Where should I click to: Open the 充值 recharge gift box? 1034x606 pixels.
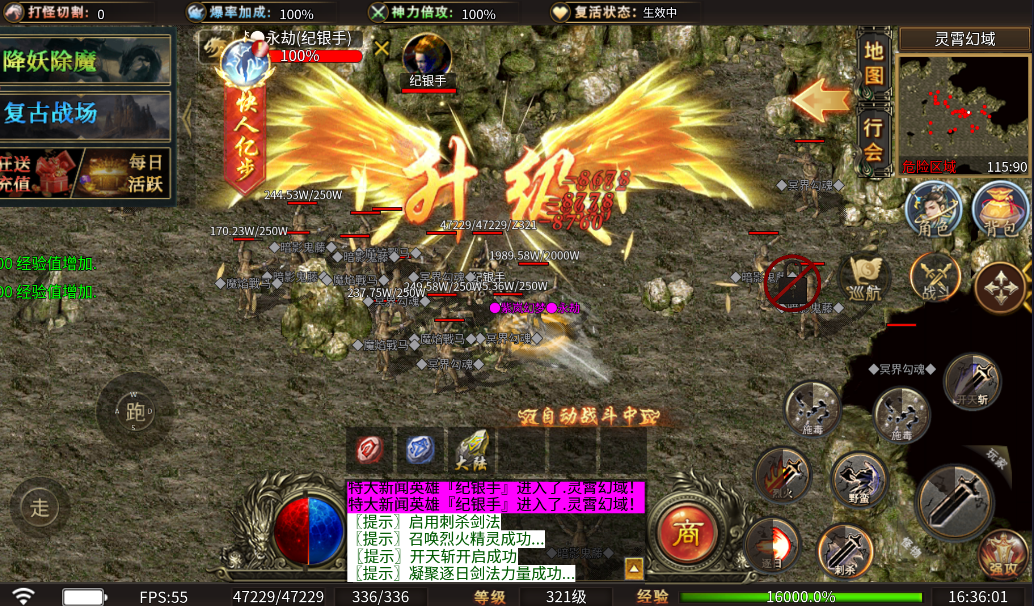pos(38,172)
